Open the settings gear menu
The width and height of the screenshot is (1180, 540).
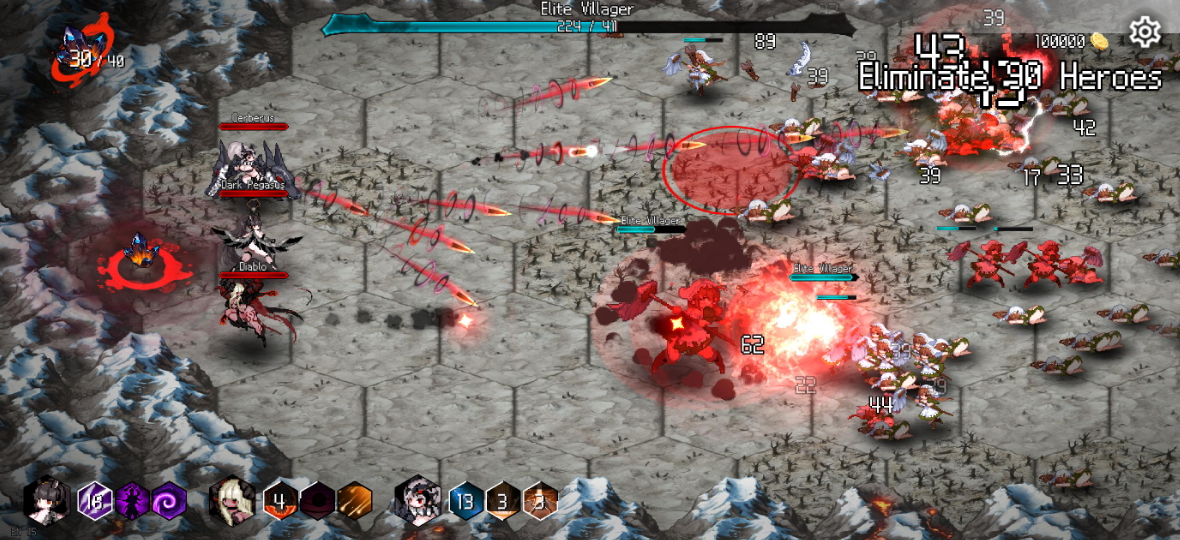1145,33
